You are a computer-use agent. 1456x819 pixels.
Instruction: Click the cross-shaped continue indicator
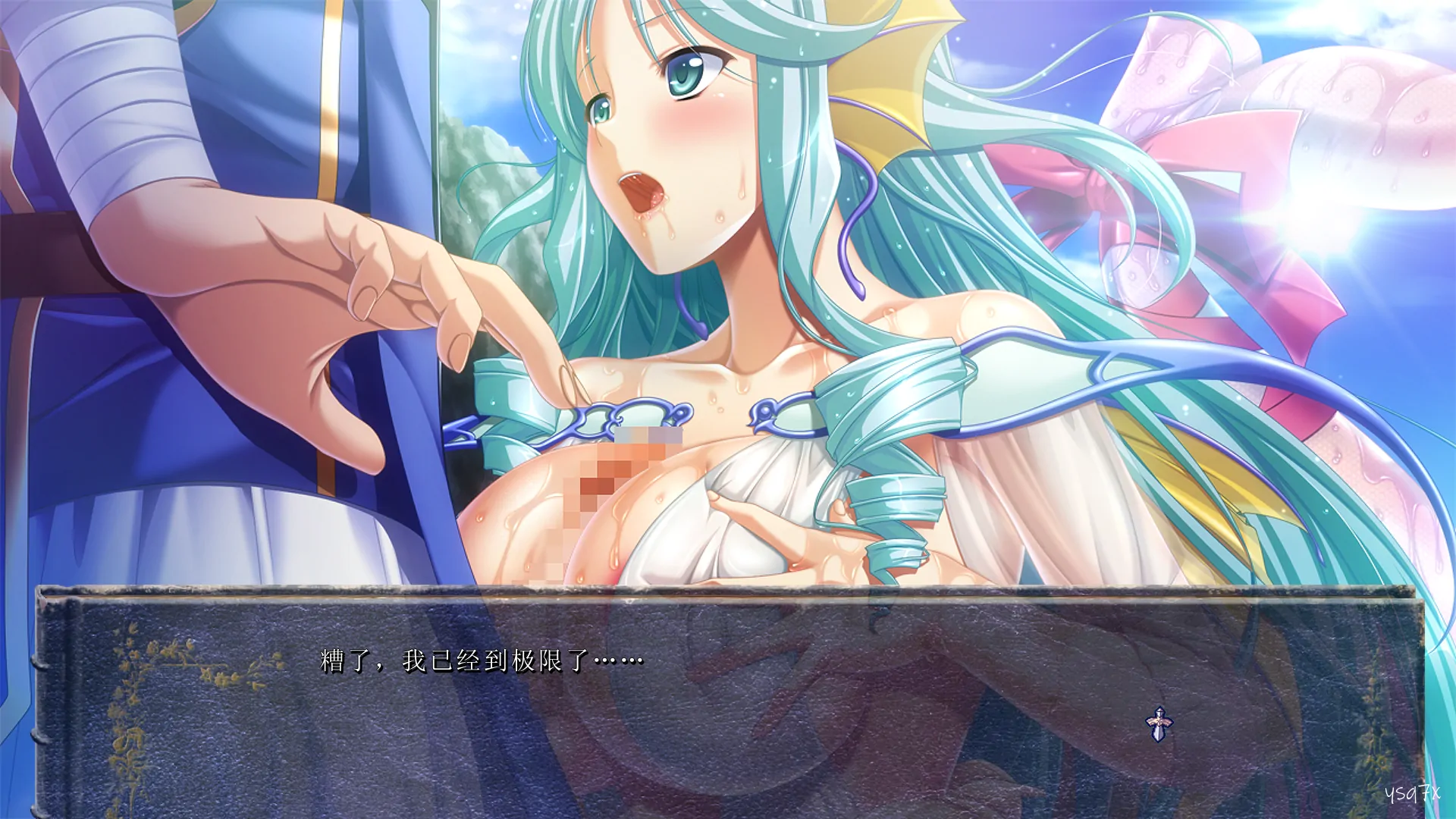click(x=1159, y=724)
